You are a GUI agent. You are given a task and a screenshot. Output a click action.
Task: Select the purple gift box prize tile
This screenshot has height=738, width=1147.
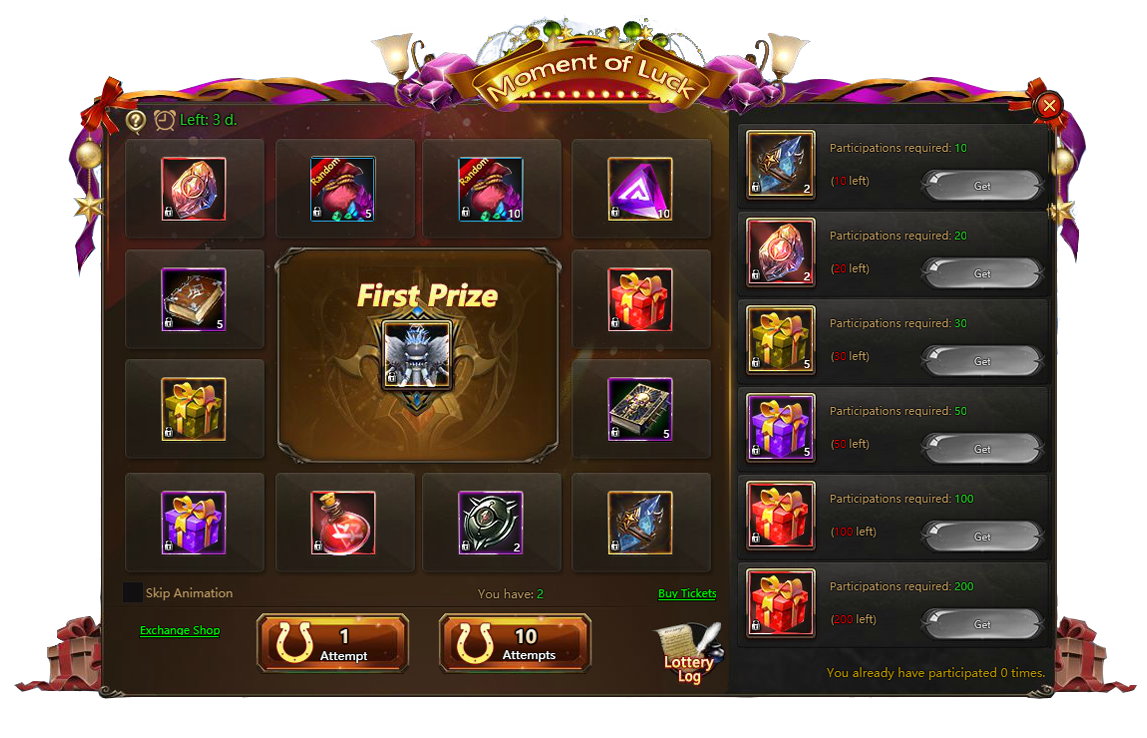(x=194, y=522)
